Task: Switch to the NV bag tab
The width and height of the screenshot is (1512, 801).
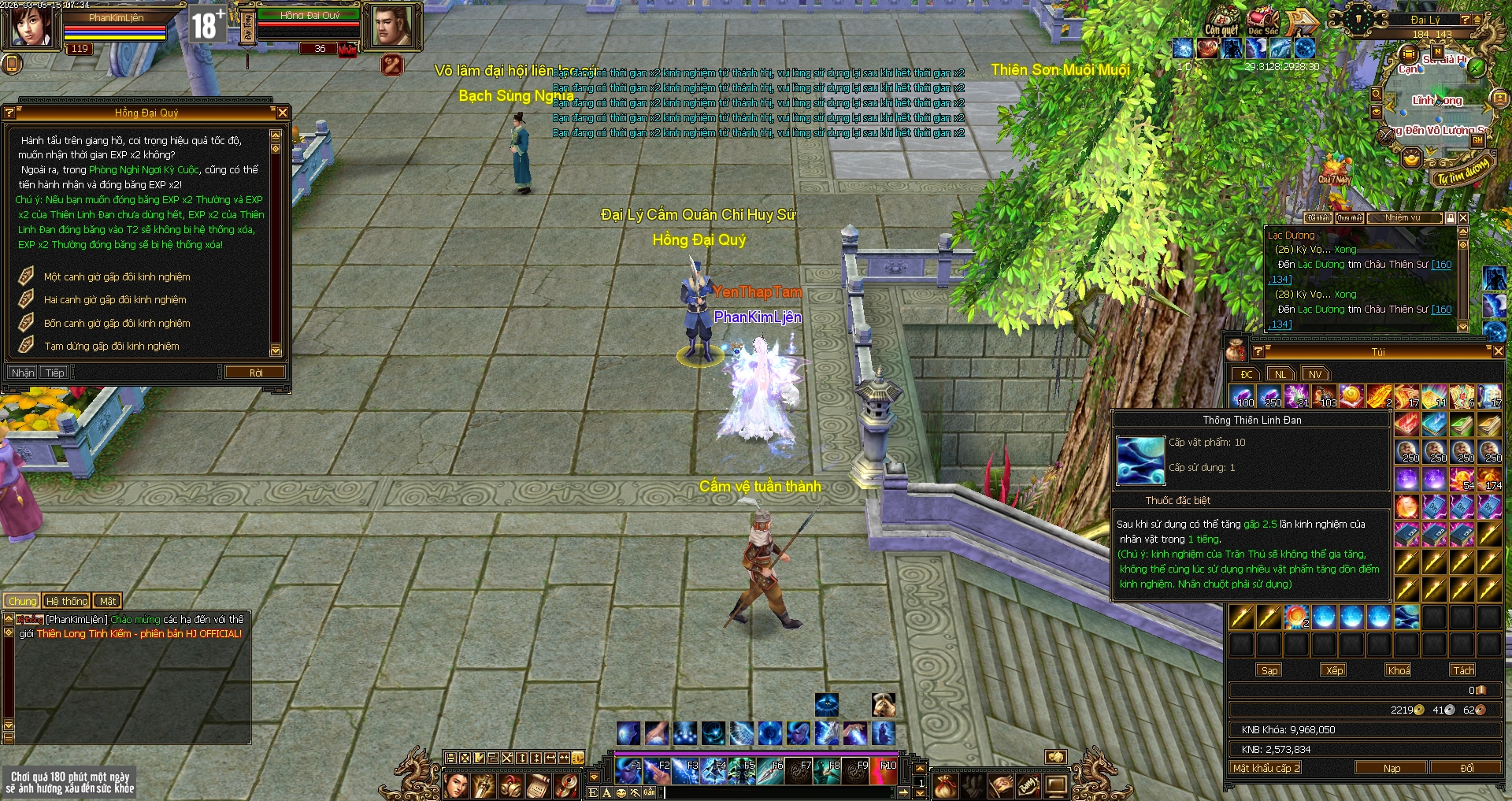Action: tap(1314, 374)
